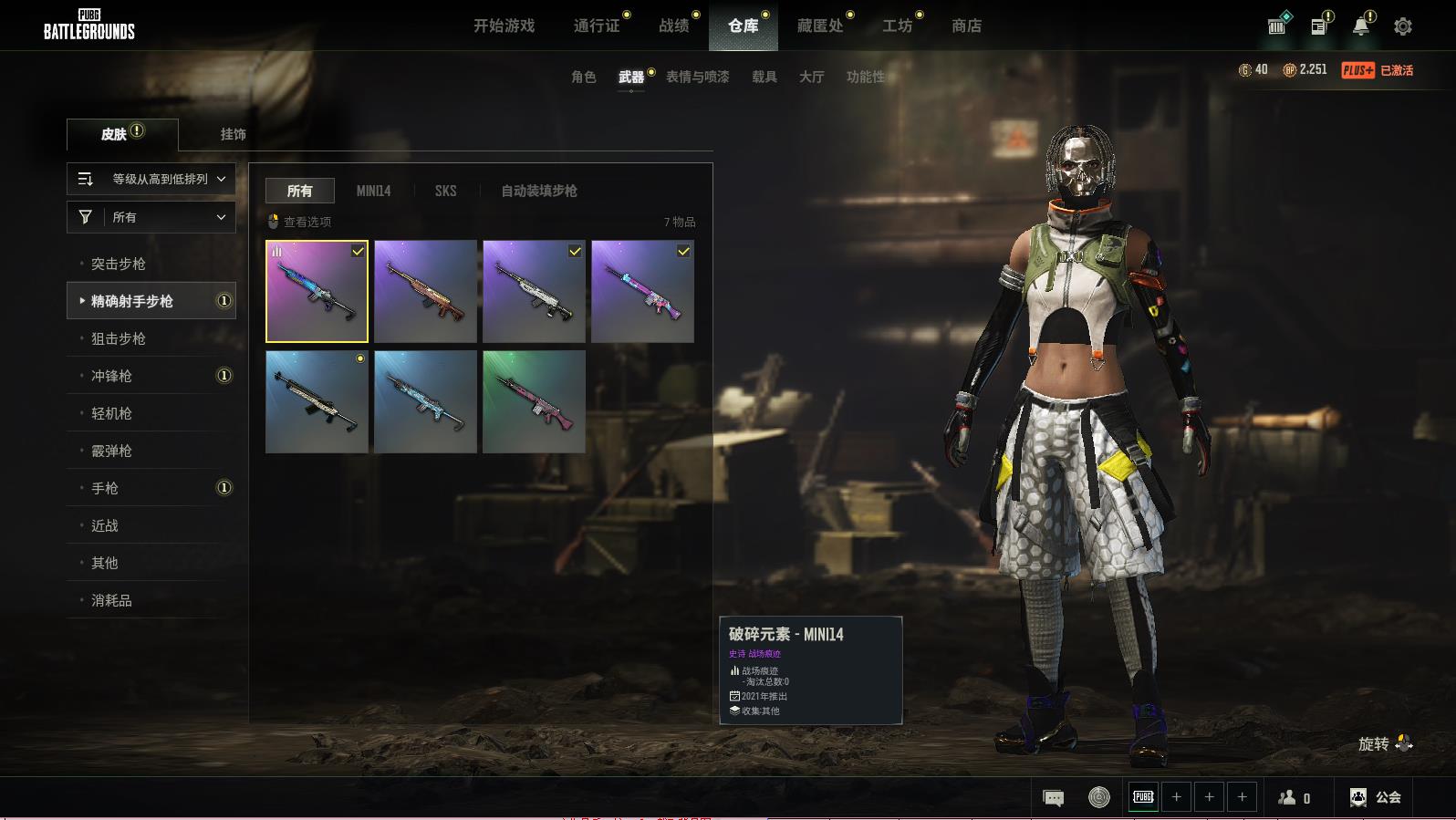Open the 挂饰 charms tab
Screen dimensions: 1456x820
pyautogui.click(x=233, y=134)
